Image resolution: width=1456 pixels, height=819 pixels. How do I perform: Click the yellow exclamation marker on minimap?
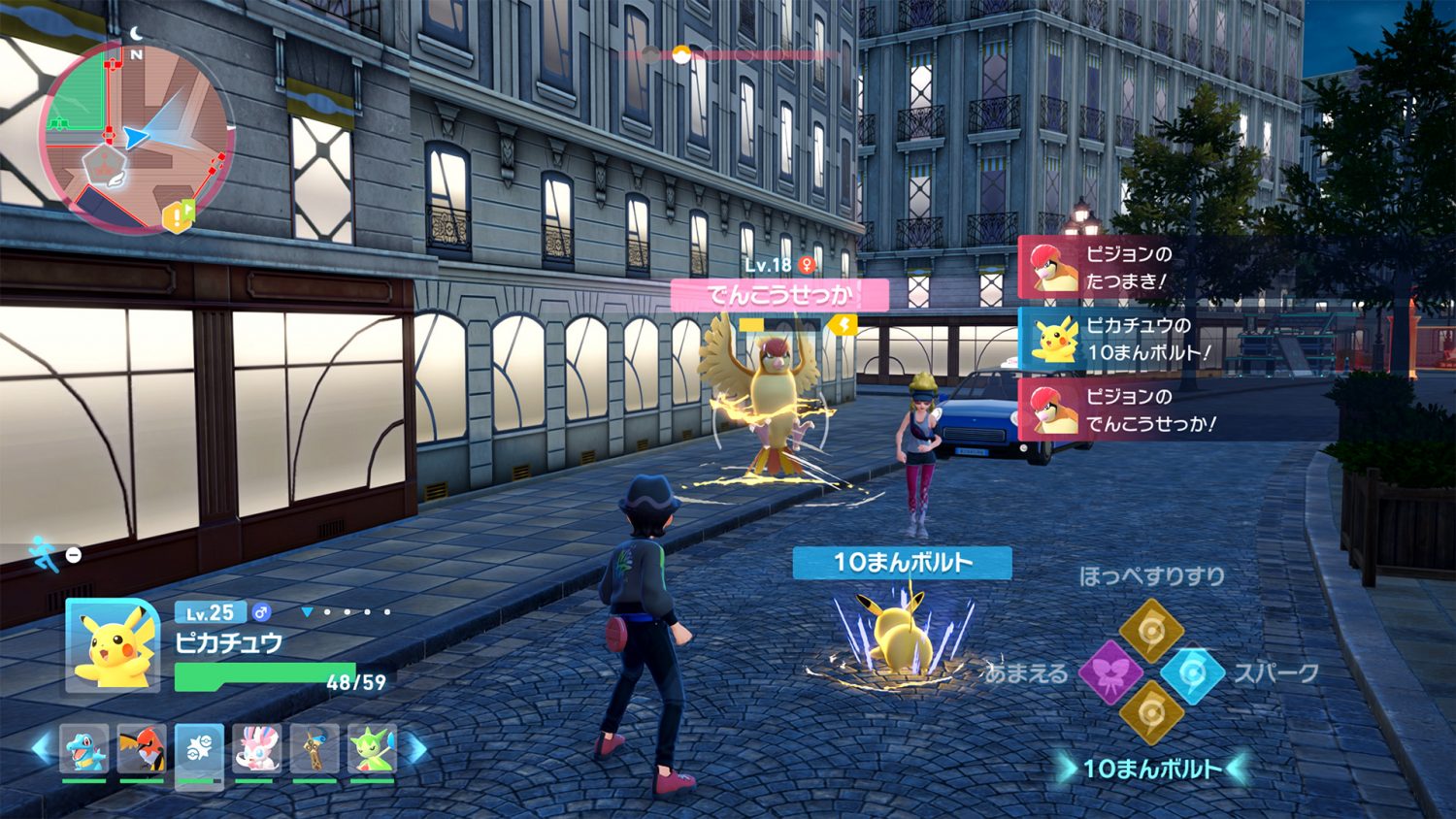(x=178, y=214)
